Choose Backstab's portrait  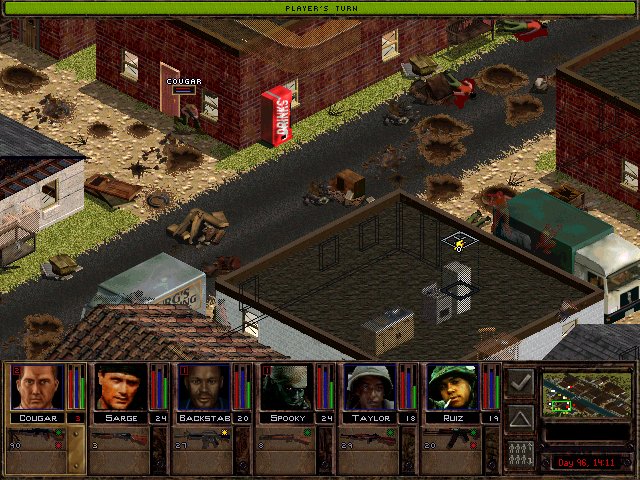click(203, 386)
